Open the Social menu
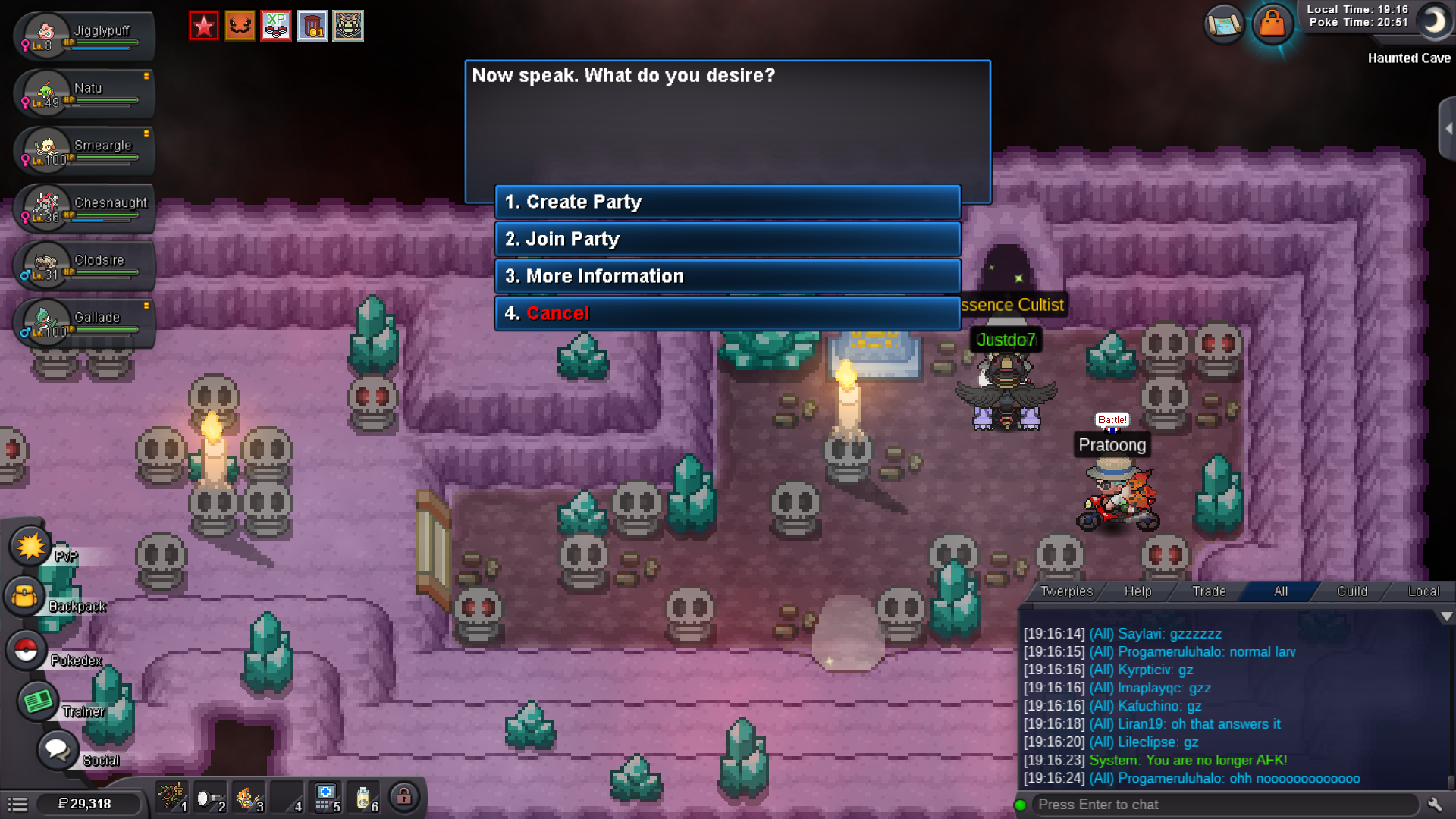 pyautogui.click(x=57, y=750)
